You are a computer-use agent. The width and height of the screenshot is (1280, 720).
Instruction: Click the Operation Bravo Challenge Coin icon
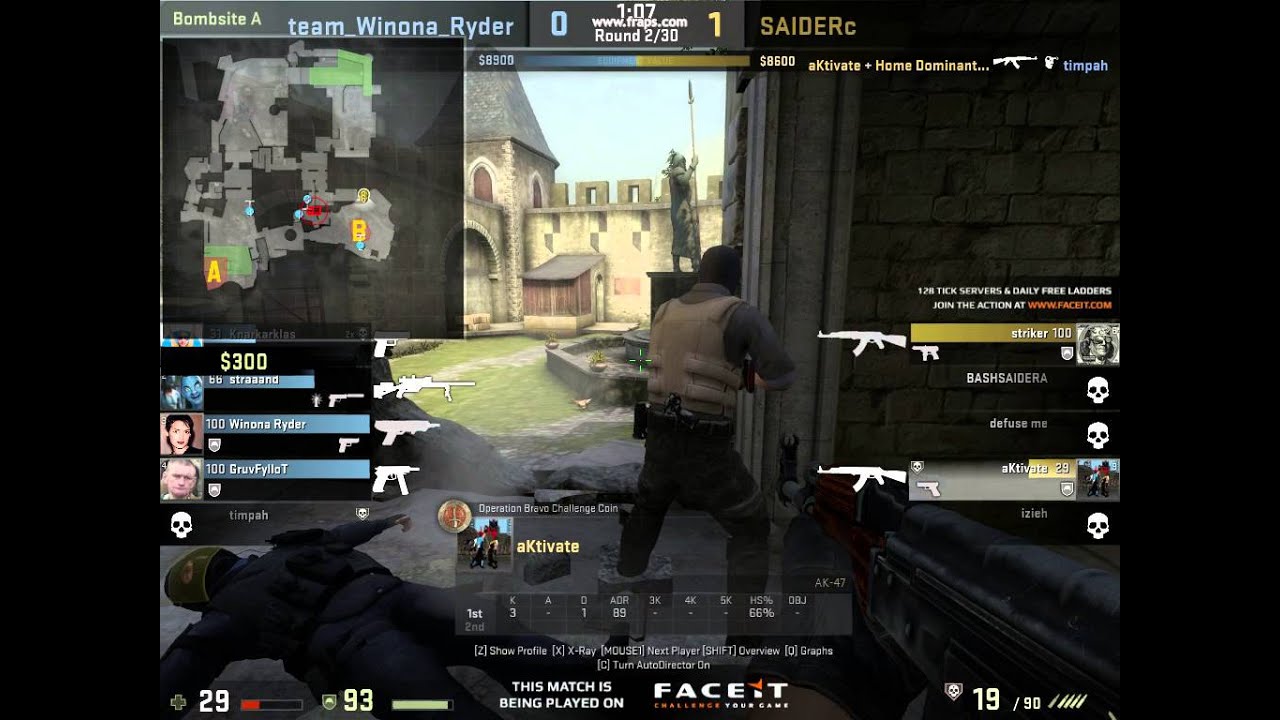[455, 515]
